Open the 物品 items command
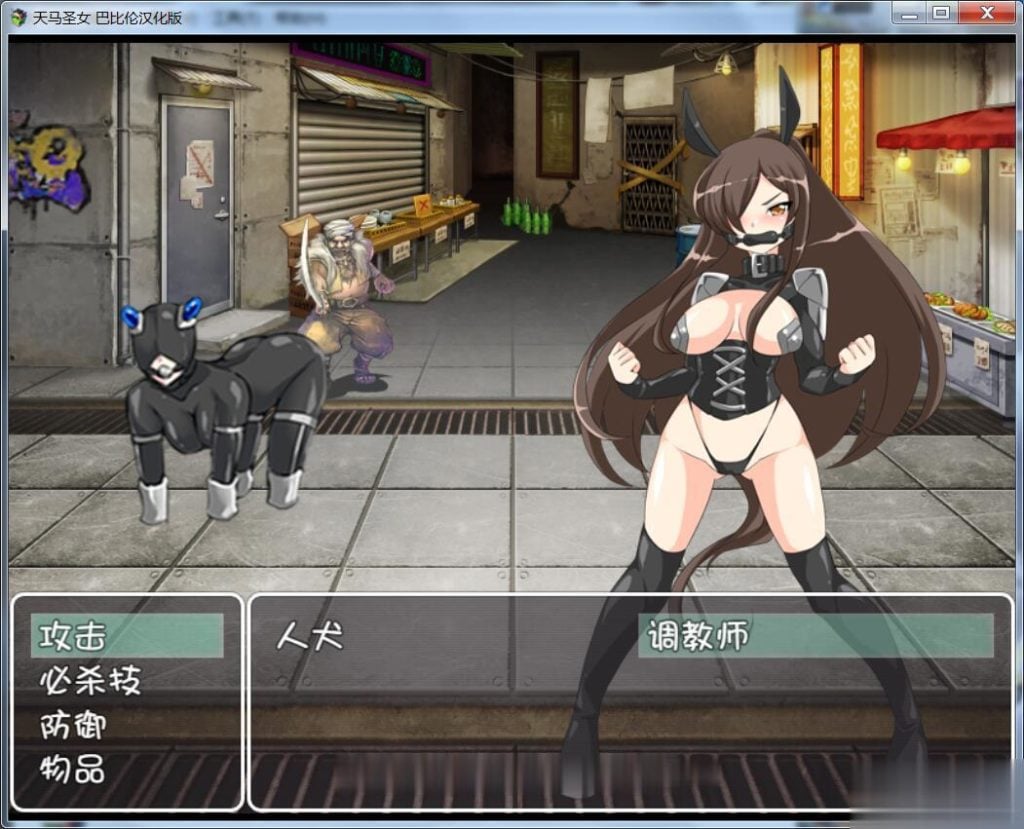Screen dimensions: 1024x829 (x=73, y=769)
